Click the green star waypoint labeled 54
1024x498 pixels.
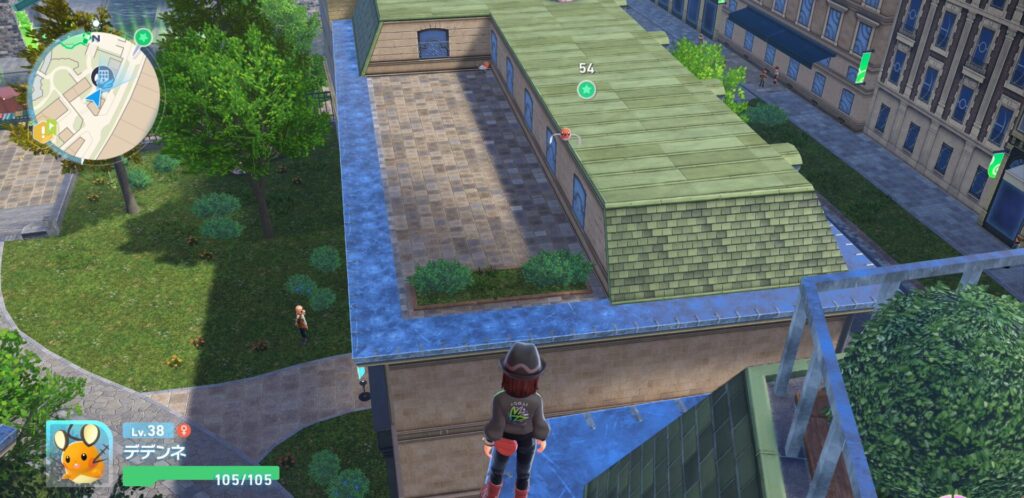pyautogui.click(x=586, y=90)
